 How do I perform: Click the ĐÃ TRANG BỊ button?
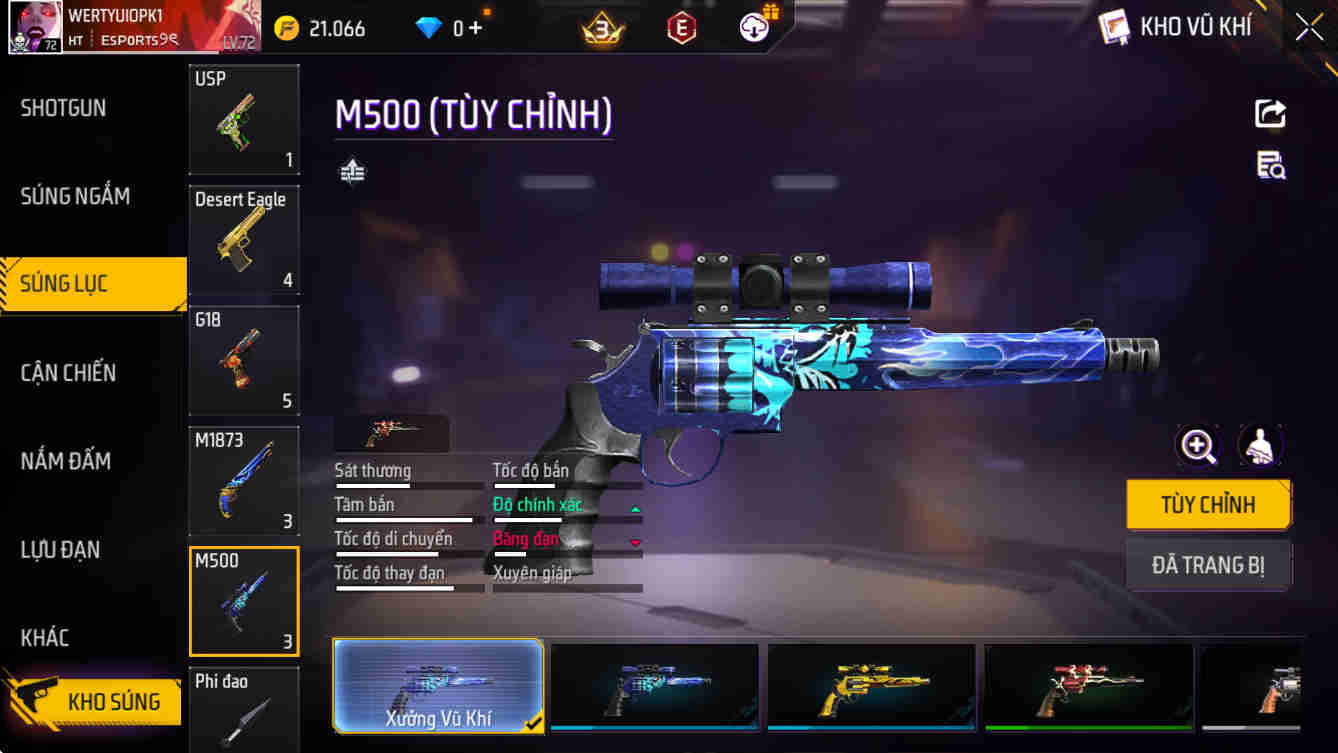tap(1209, 565)
